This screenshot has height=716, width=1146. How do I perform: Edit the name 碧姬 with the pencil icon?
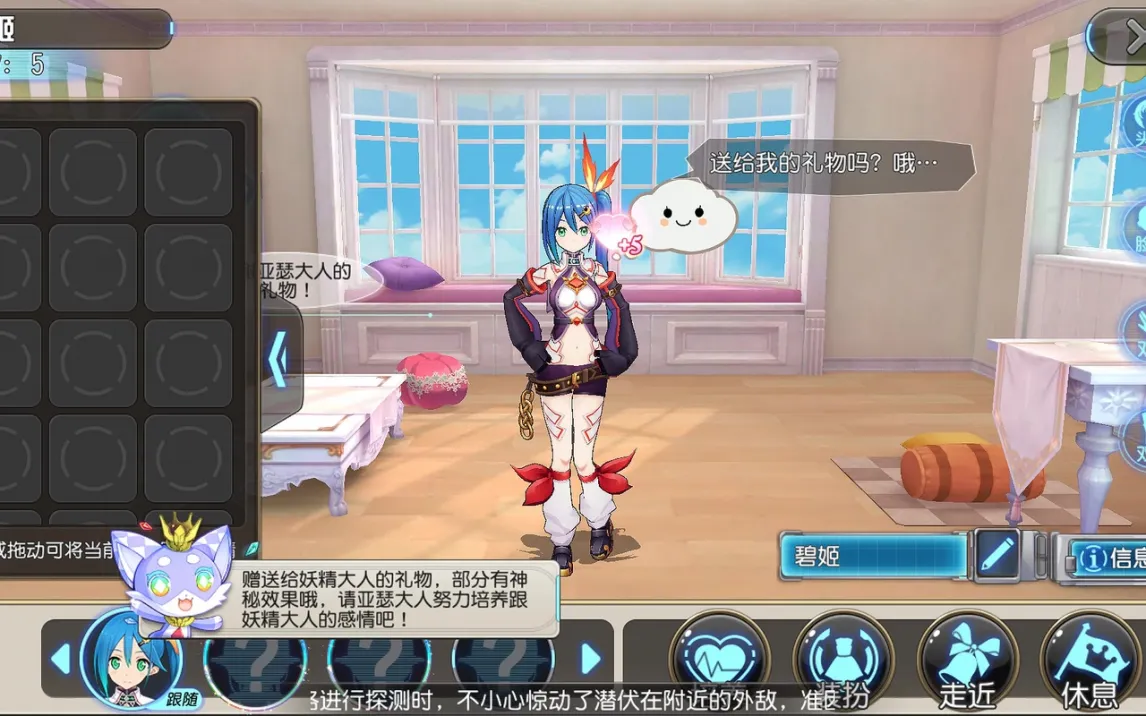pyautogui.click(x=997, y=555)
